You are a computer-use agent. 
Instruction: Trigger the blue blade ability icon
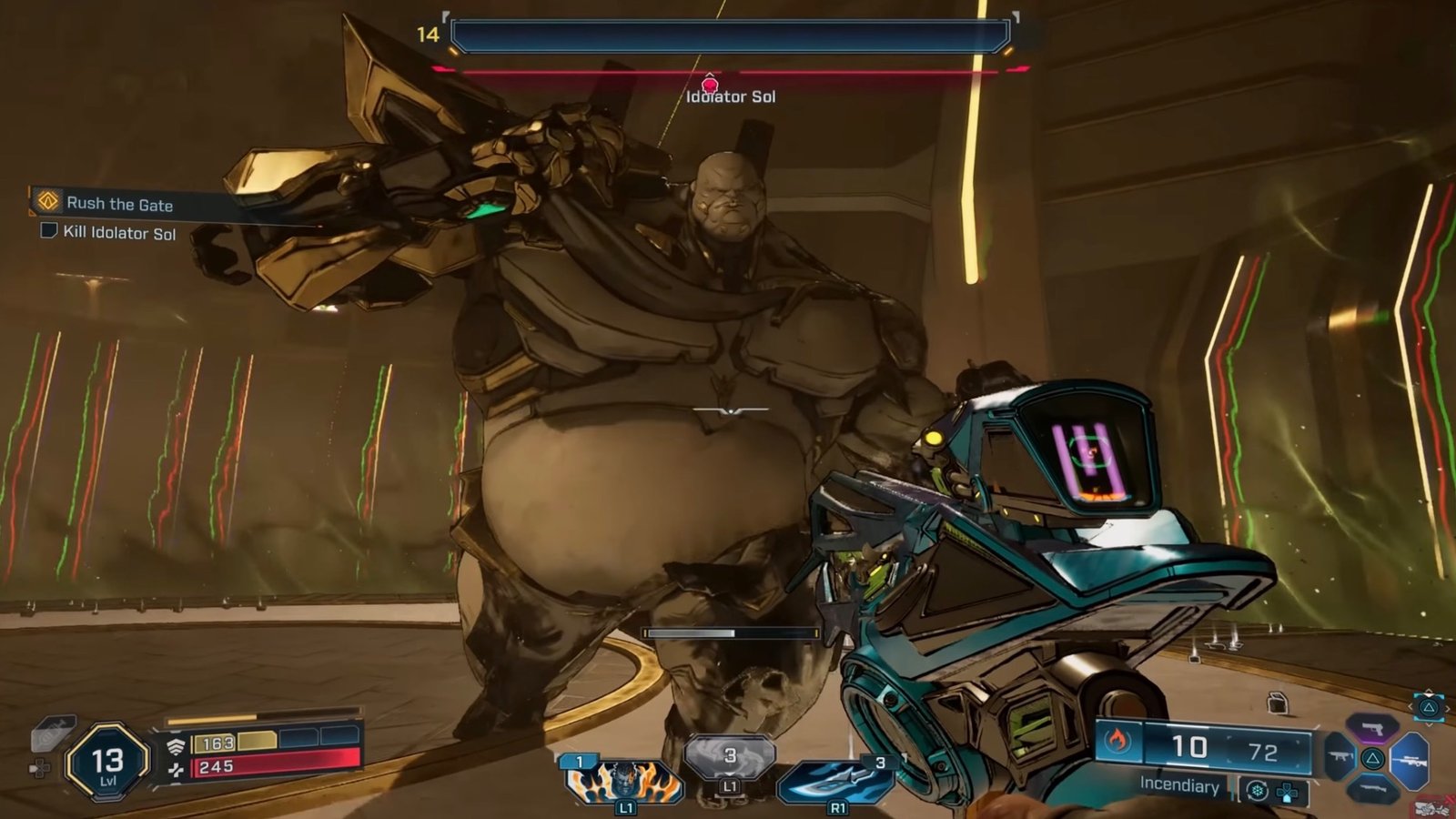pyautogui.click(x=835, y=781)
